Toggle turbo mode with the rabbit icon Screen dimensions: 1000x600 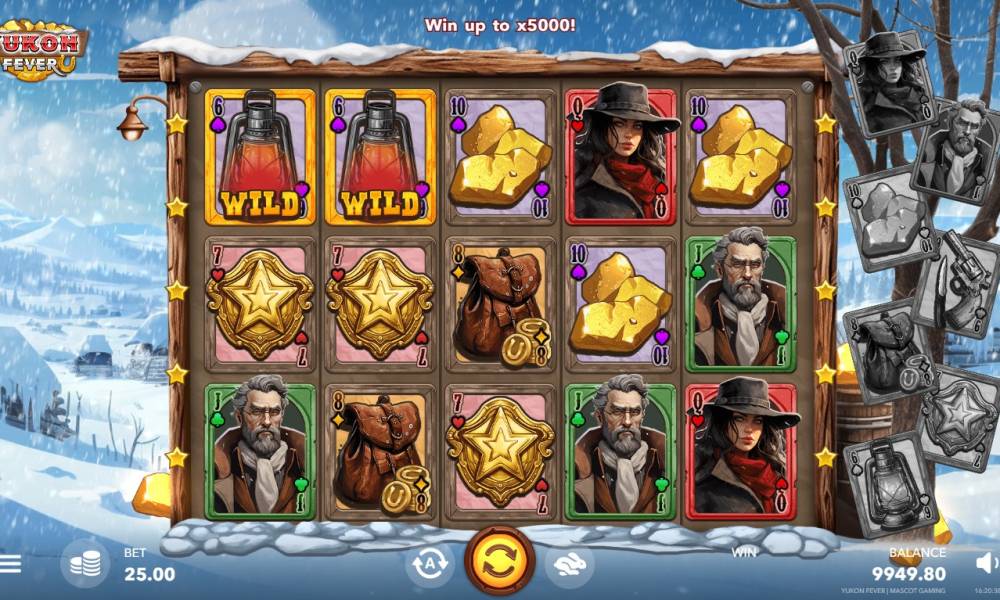pyautogui.click(x=569, y=564)
